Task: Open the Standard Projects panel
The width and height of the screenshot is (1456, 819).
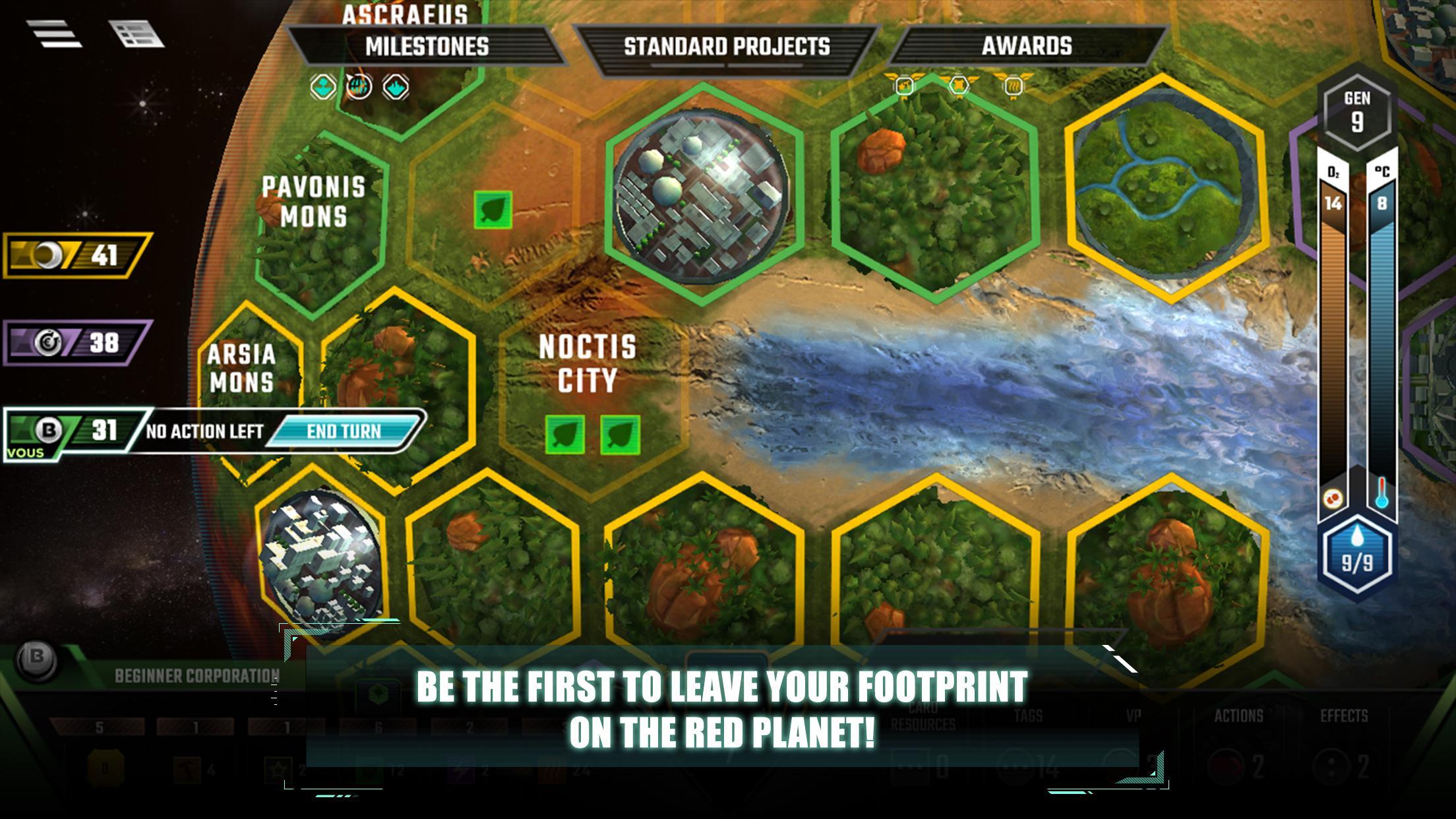Action: (724, 46)
